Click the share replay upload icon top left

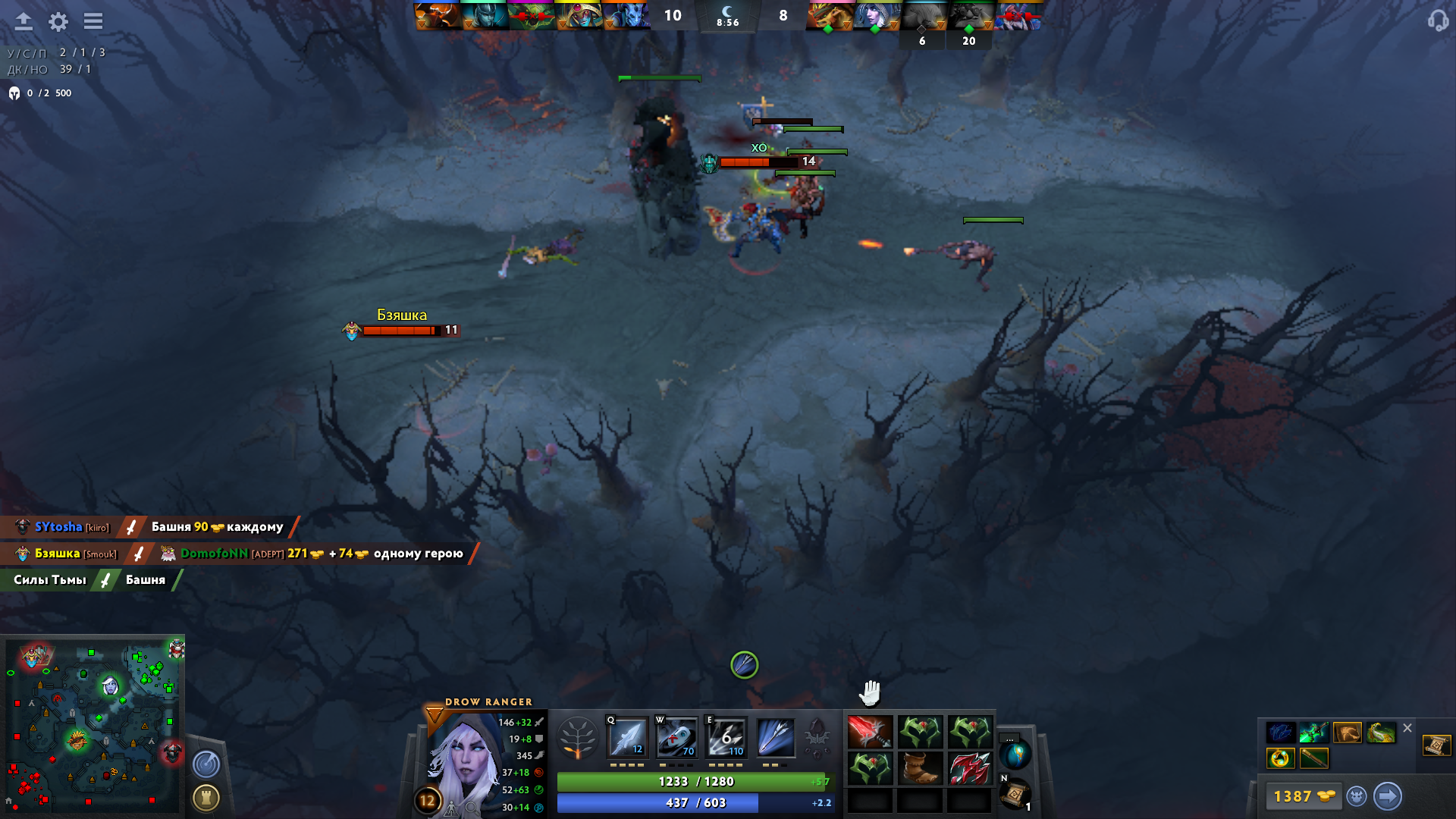(24, 22)
